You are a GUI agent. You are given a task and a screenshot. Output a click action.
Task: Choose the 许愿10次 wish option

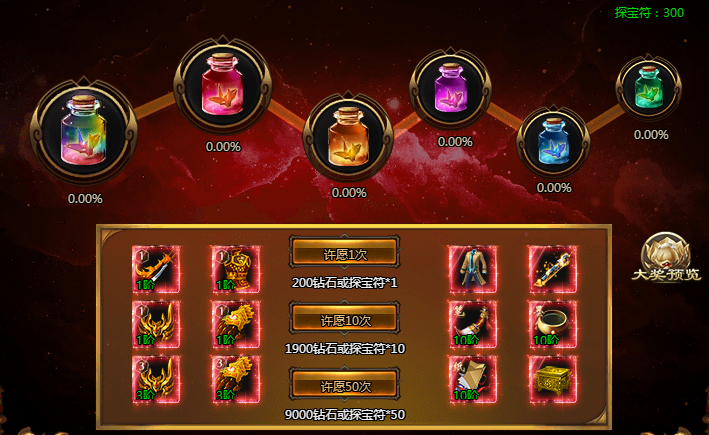click(x=344, y=320)
